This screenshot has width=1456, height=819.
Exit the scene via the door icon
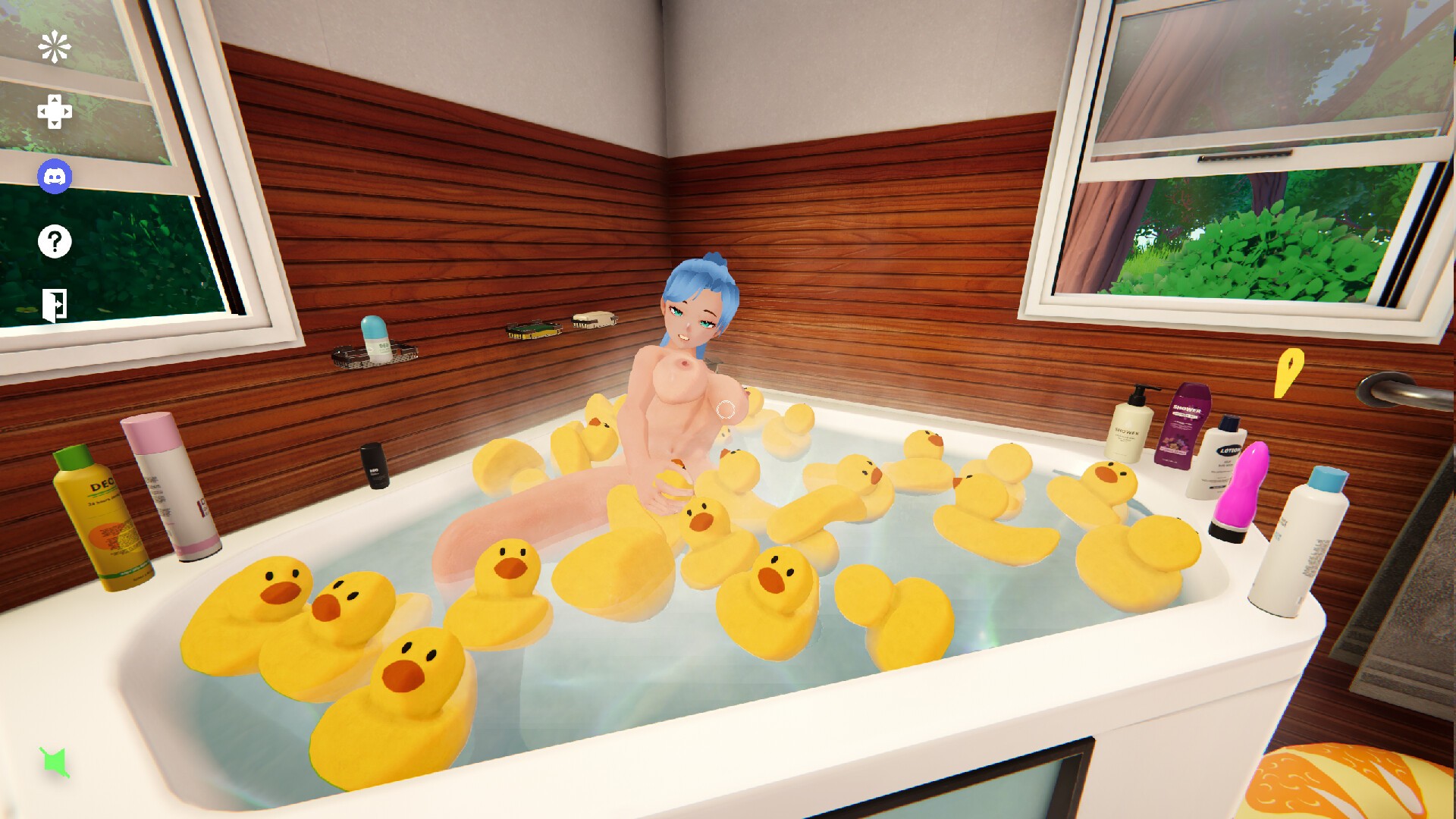pyautogui.click(x=53, y=306)
